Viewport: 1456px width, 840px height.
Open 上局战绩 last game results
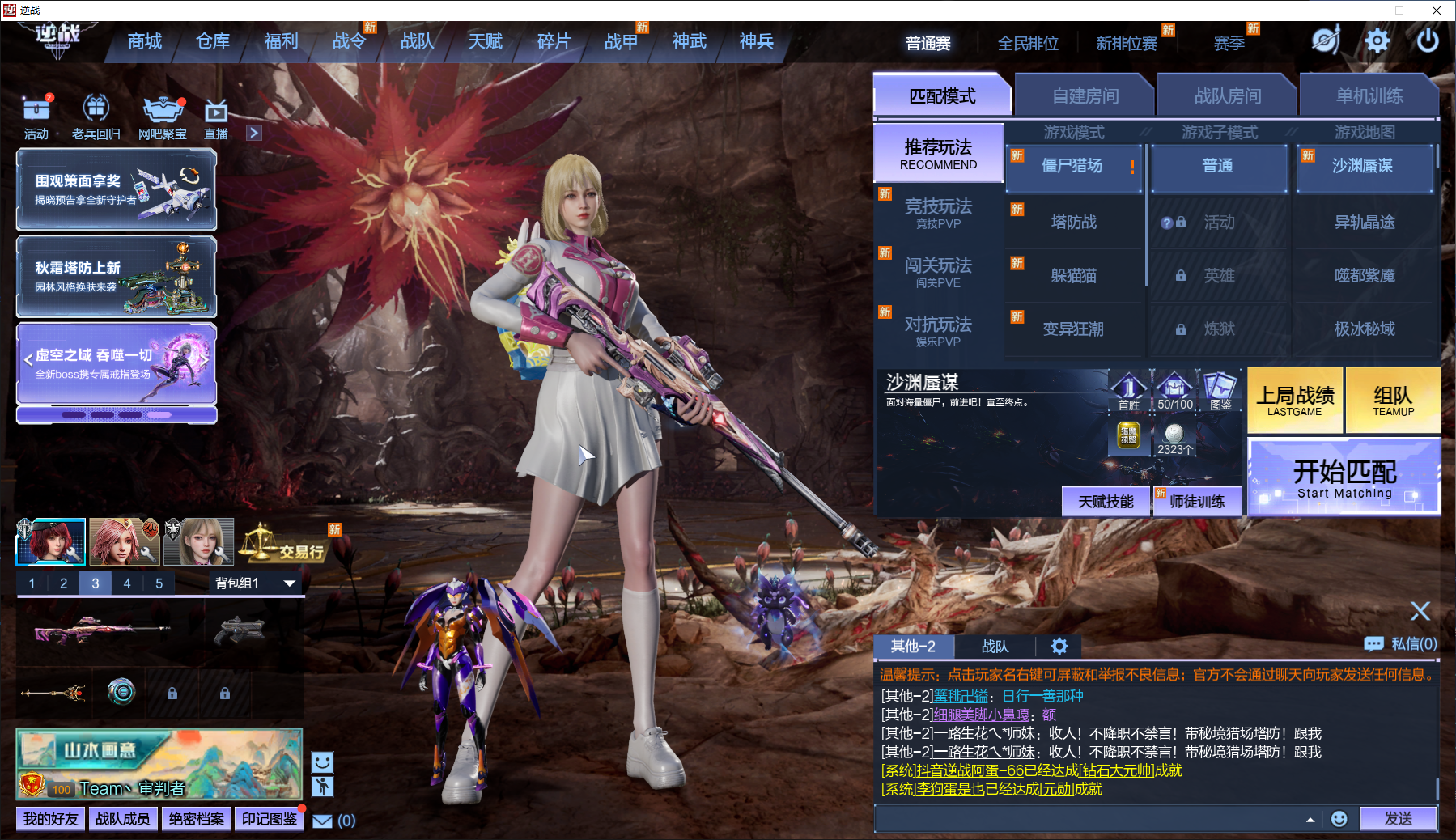1295,401
